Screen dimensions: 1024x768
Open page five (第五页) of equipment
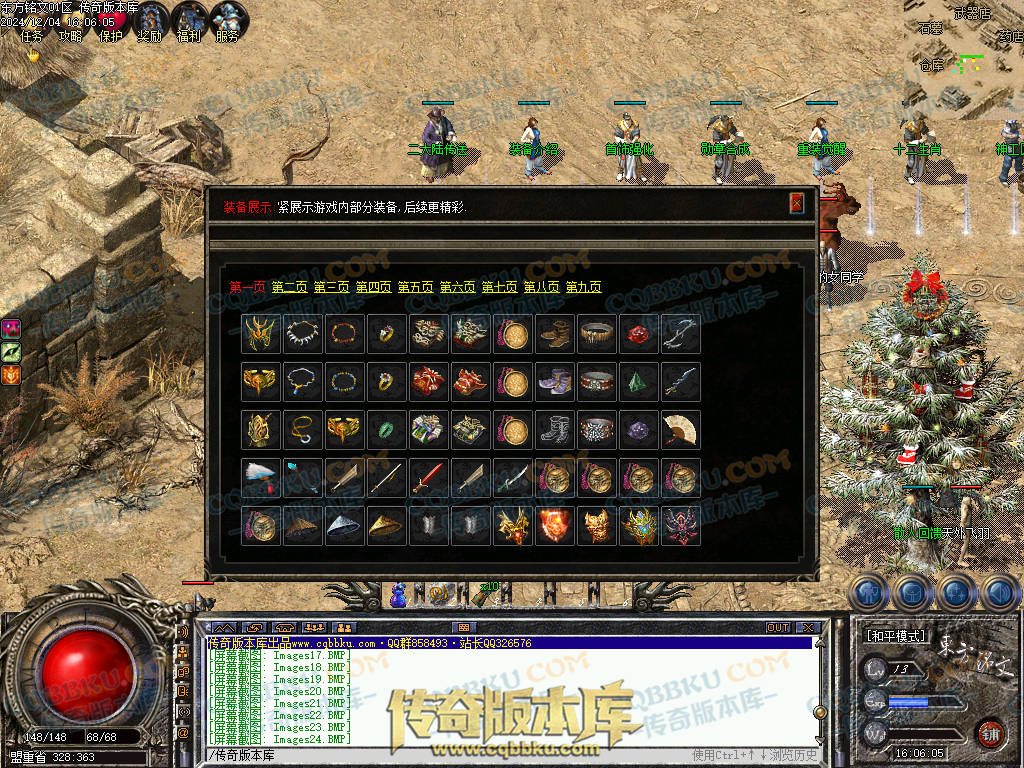pyautogui.click(x=416, y=287)
